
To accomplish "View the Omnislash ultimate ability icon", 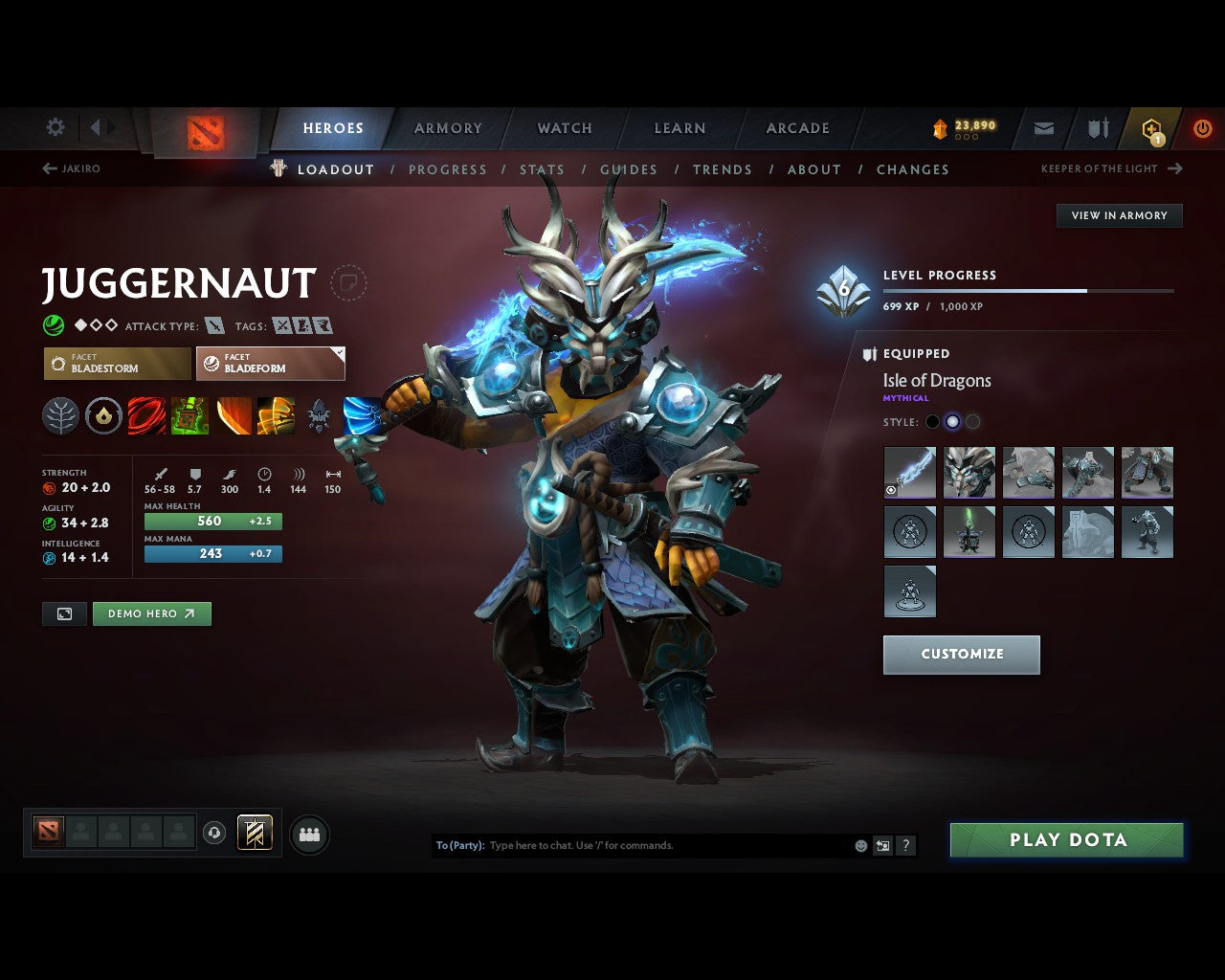I will [x=275, y=416].
